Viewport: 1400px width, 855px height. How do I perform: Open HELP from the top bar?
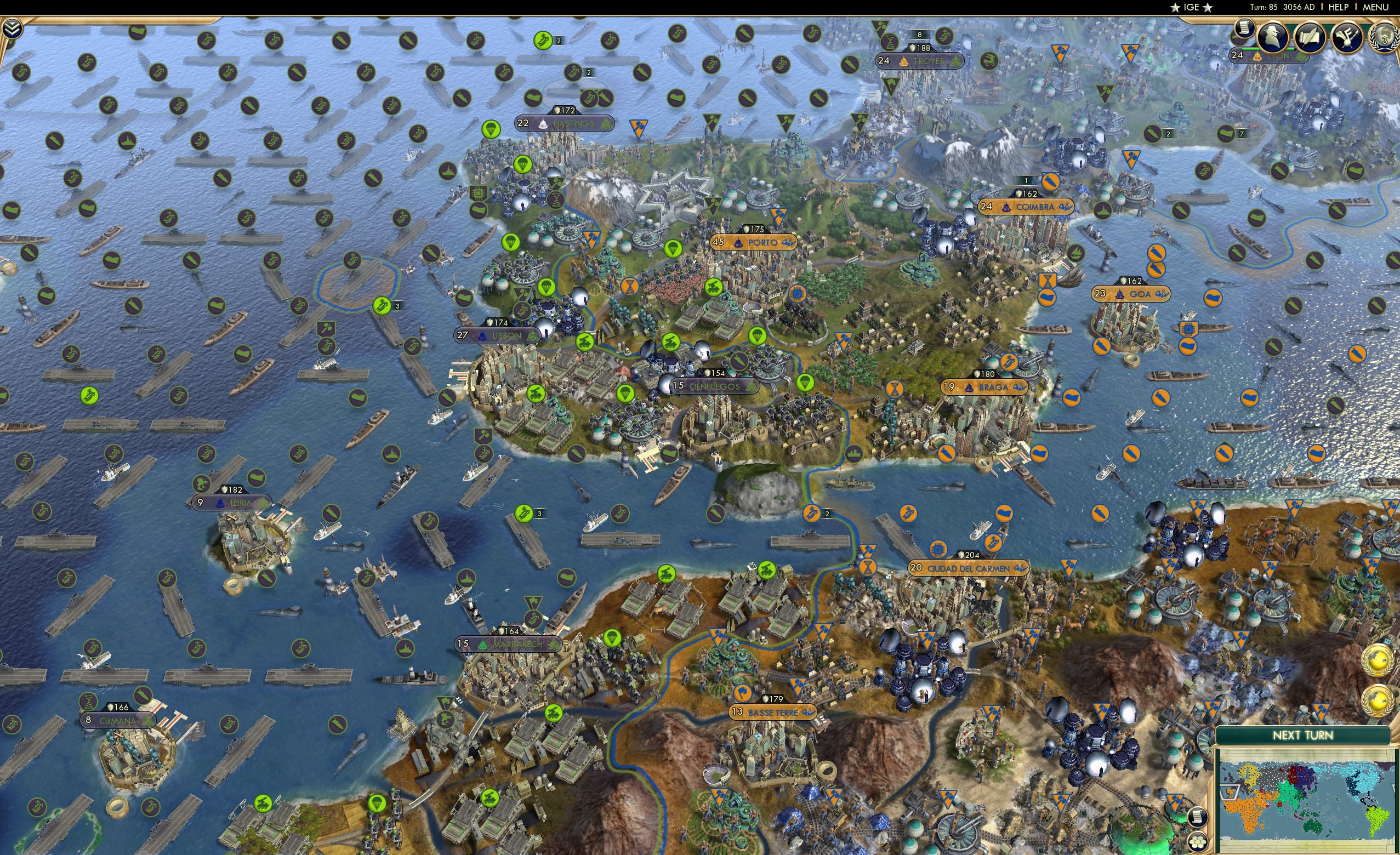tap(1339, 7)
